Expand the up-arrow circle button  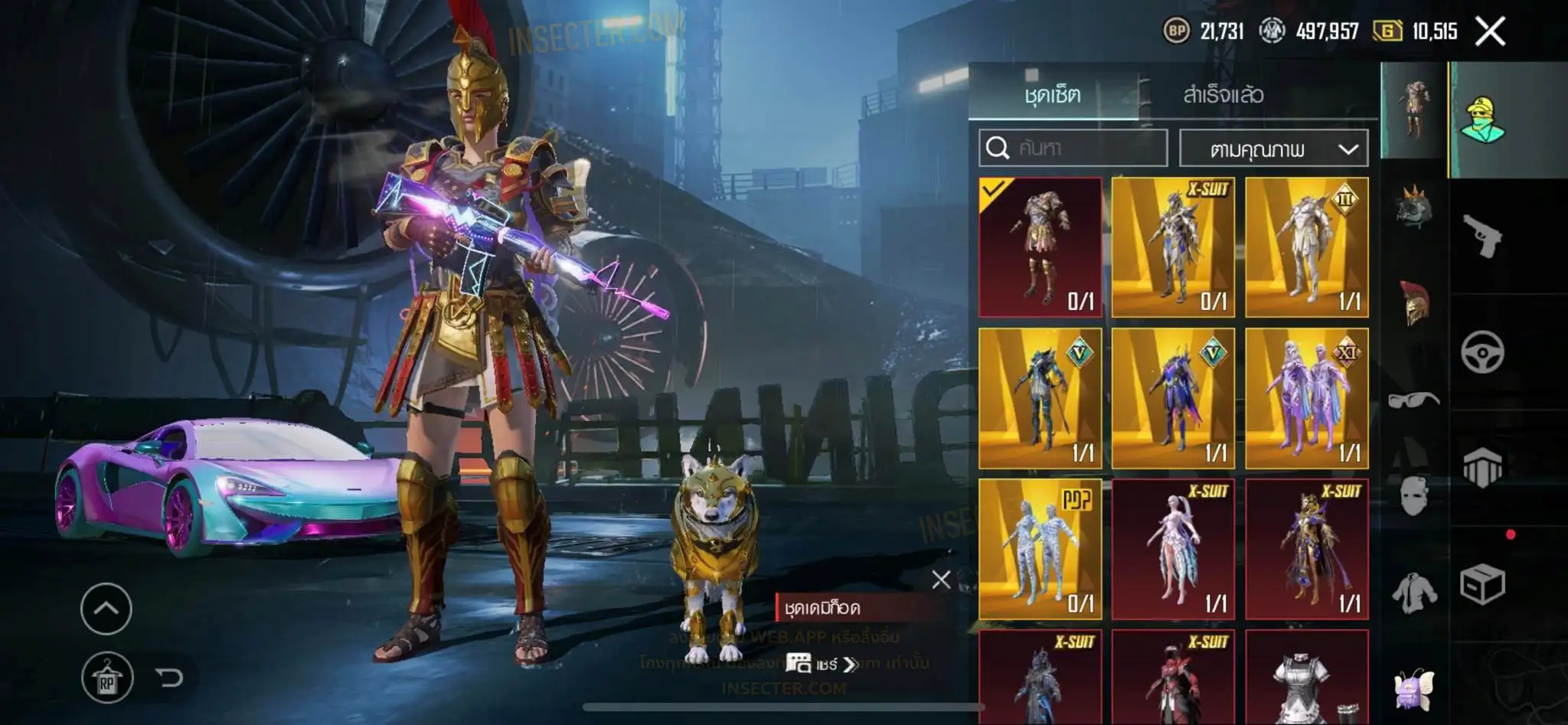pos(106,609)
